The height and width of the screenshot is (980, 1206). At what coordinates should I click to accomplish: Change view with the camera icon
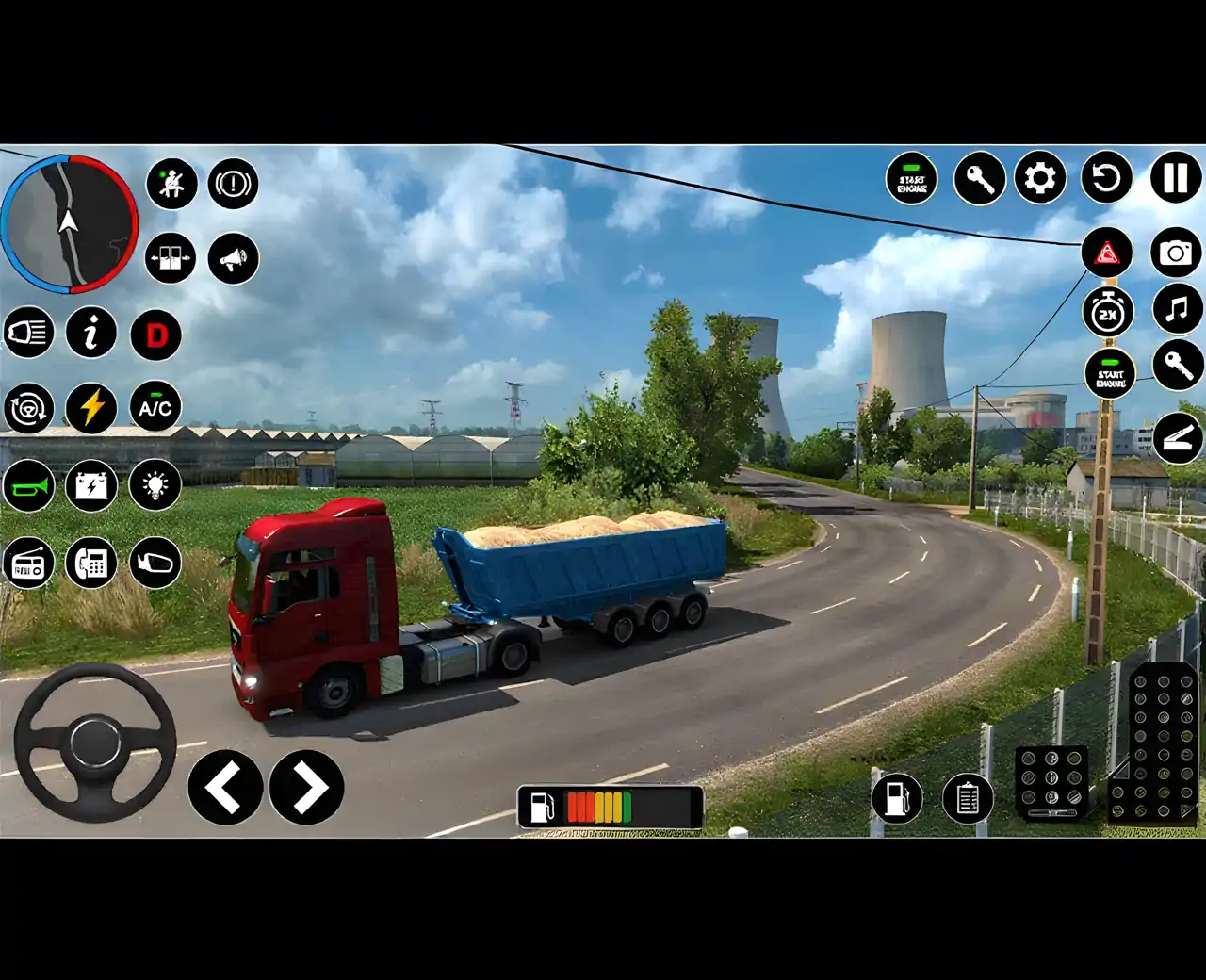coord(1176,253)
